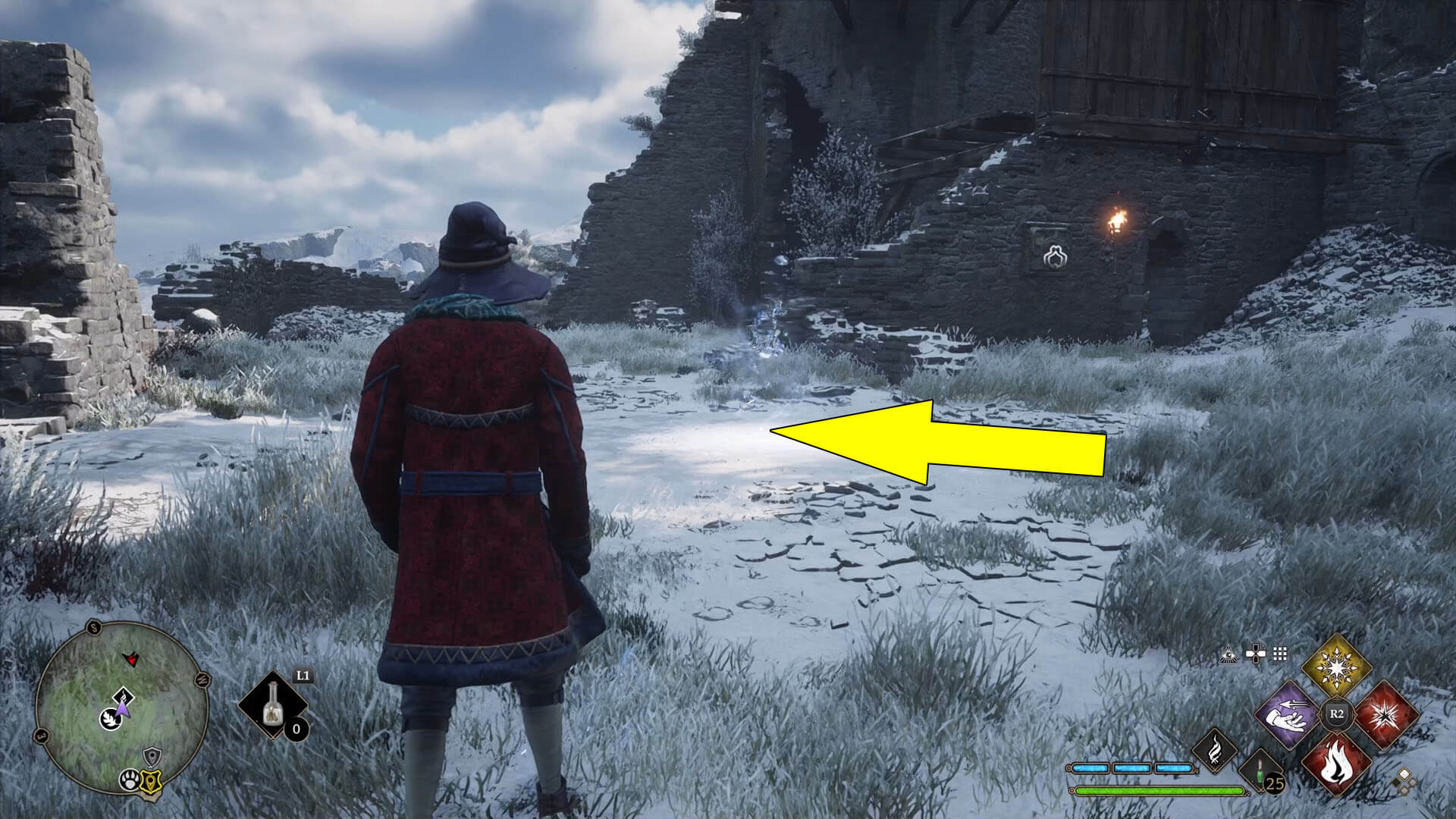Select the yellow Glacius snowflake spell icon
The image size is (1456, 819).
pos(1337,666)
